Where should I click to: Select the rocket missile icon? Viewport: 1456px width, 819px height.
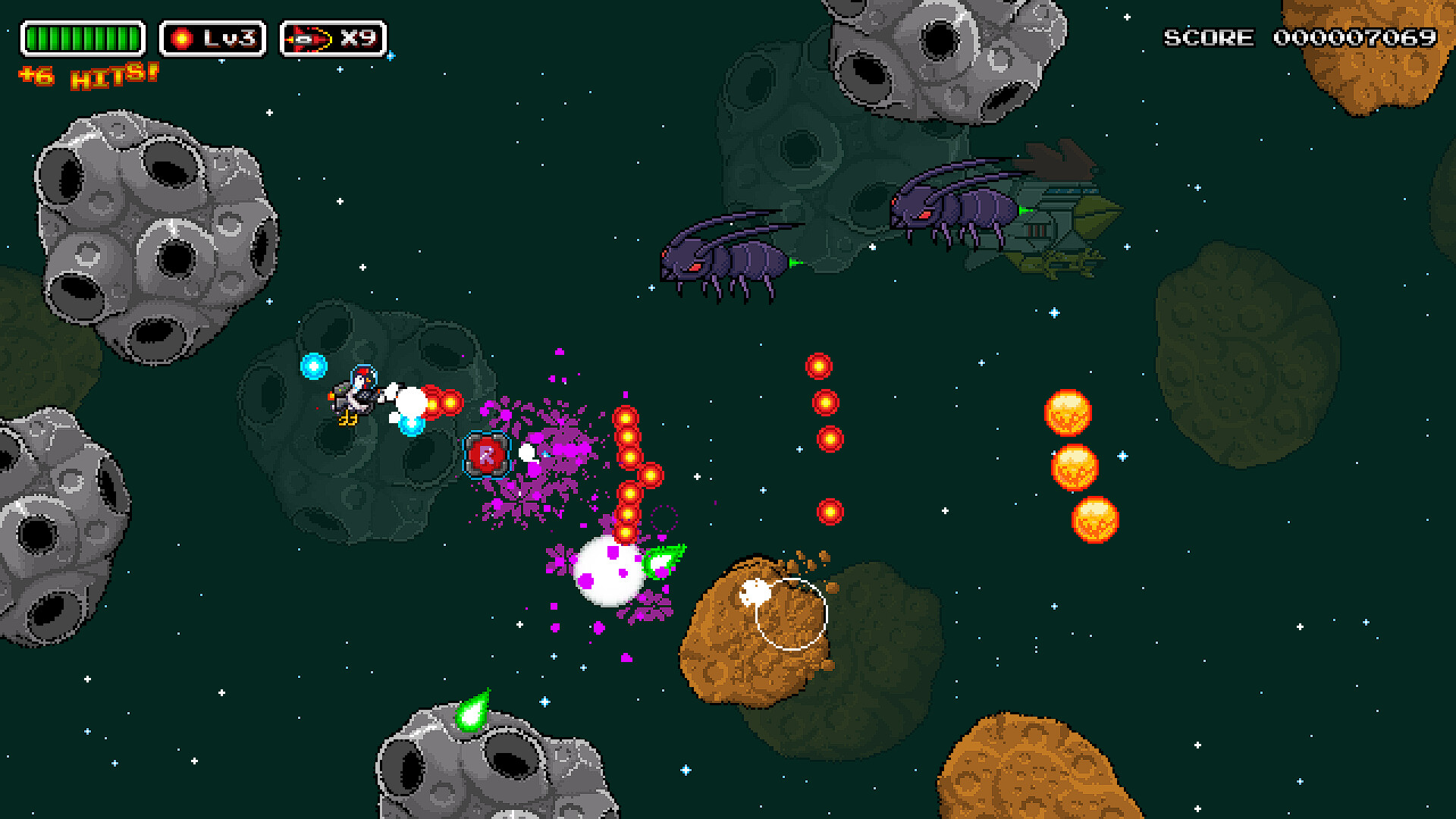[x=309, y=39]
